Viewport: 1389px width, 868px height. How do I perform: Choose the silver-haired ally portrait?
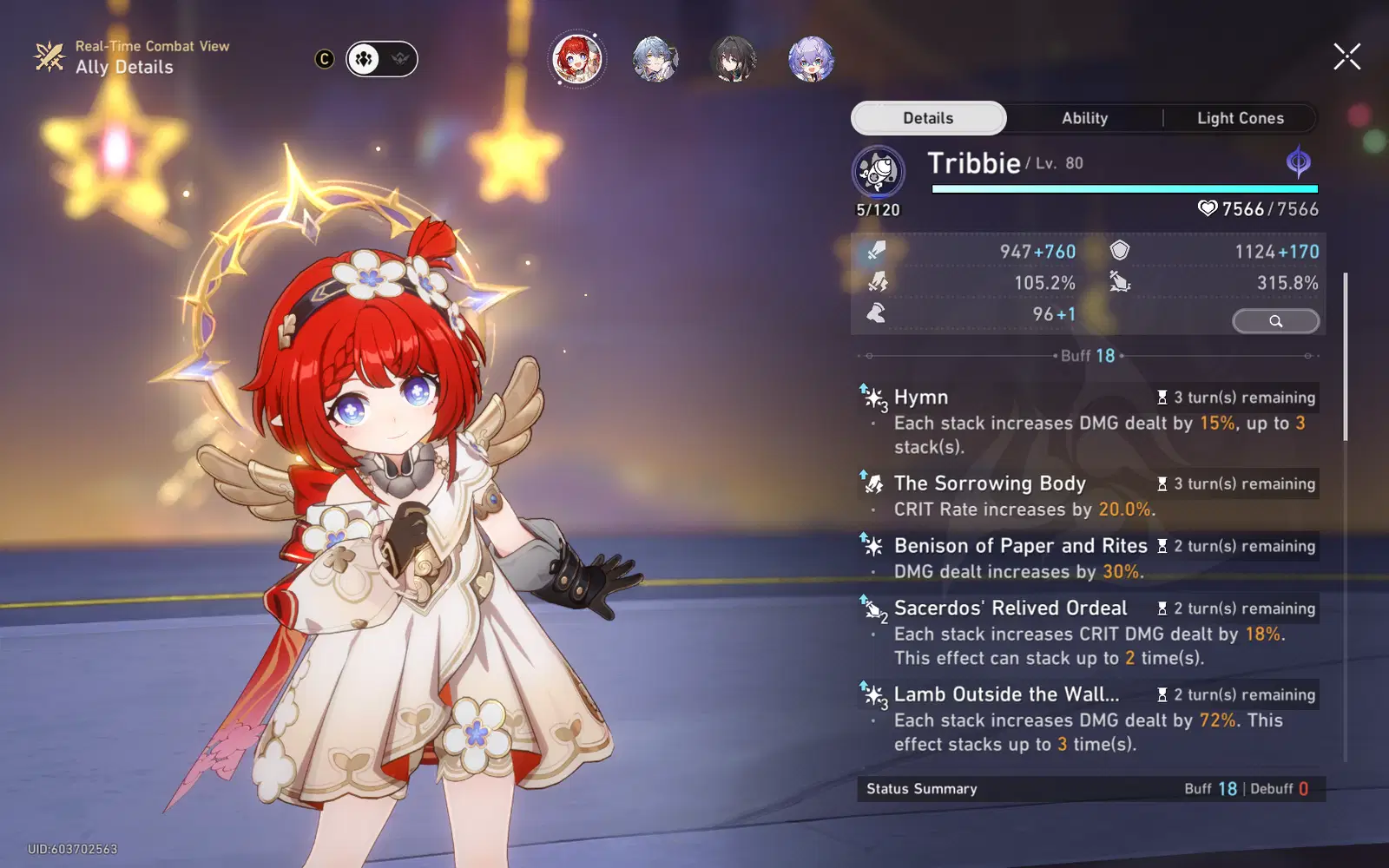pyautogui.click(x=655, y=59)
